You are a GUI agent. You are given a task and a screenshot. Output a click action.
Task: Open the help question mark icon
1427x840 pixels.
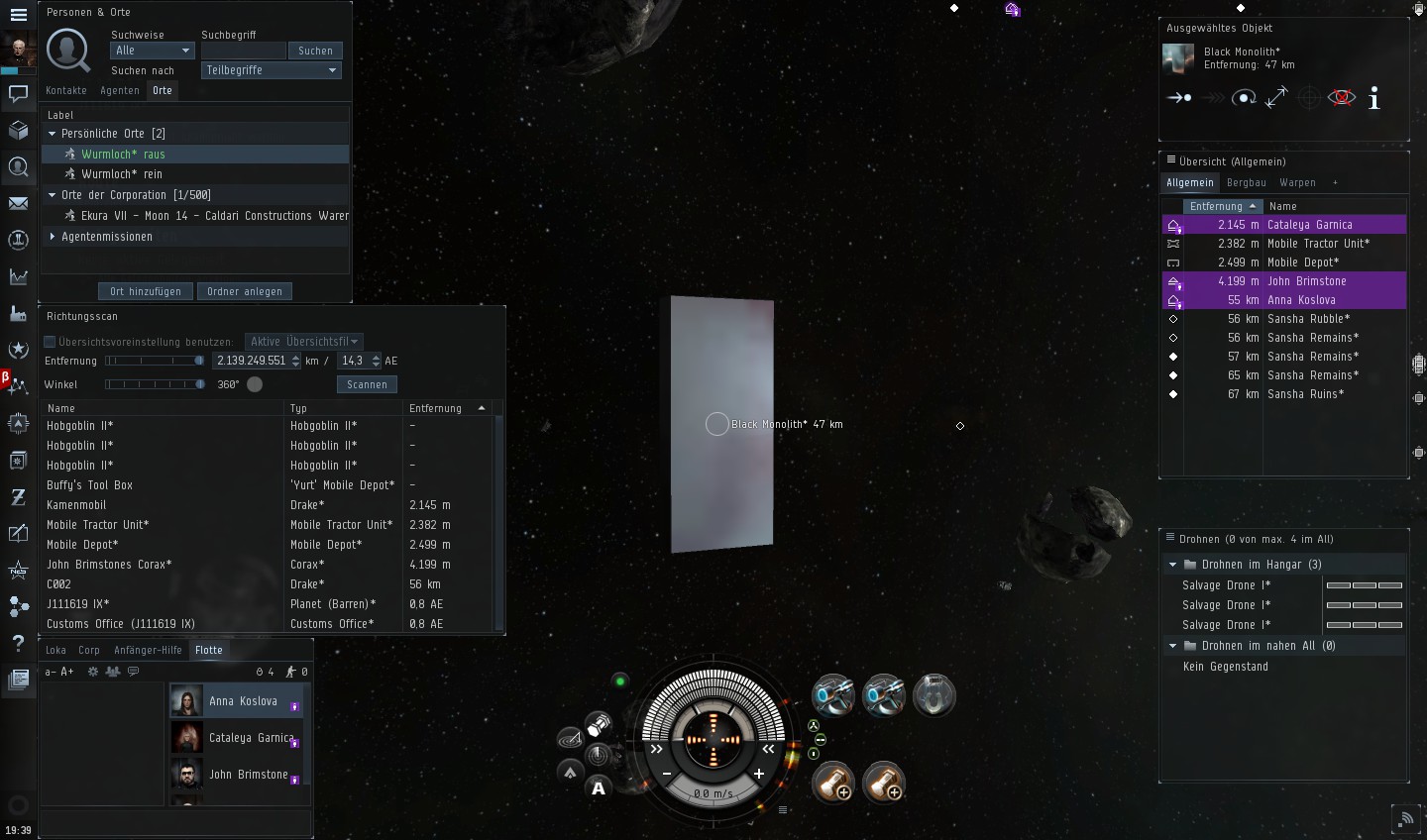18,644
